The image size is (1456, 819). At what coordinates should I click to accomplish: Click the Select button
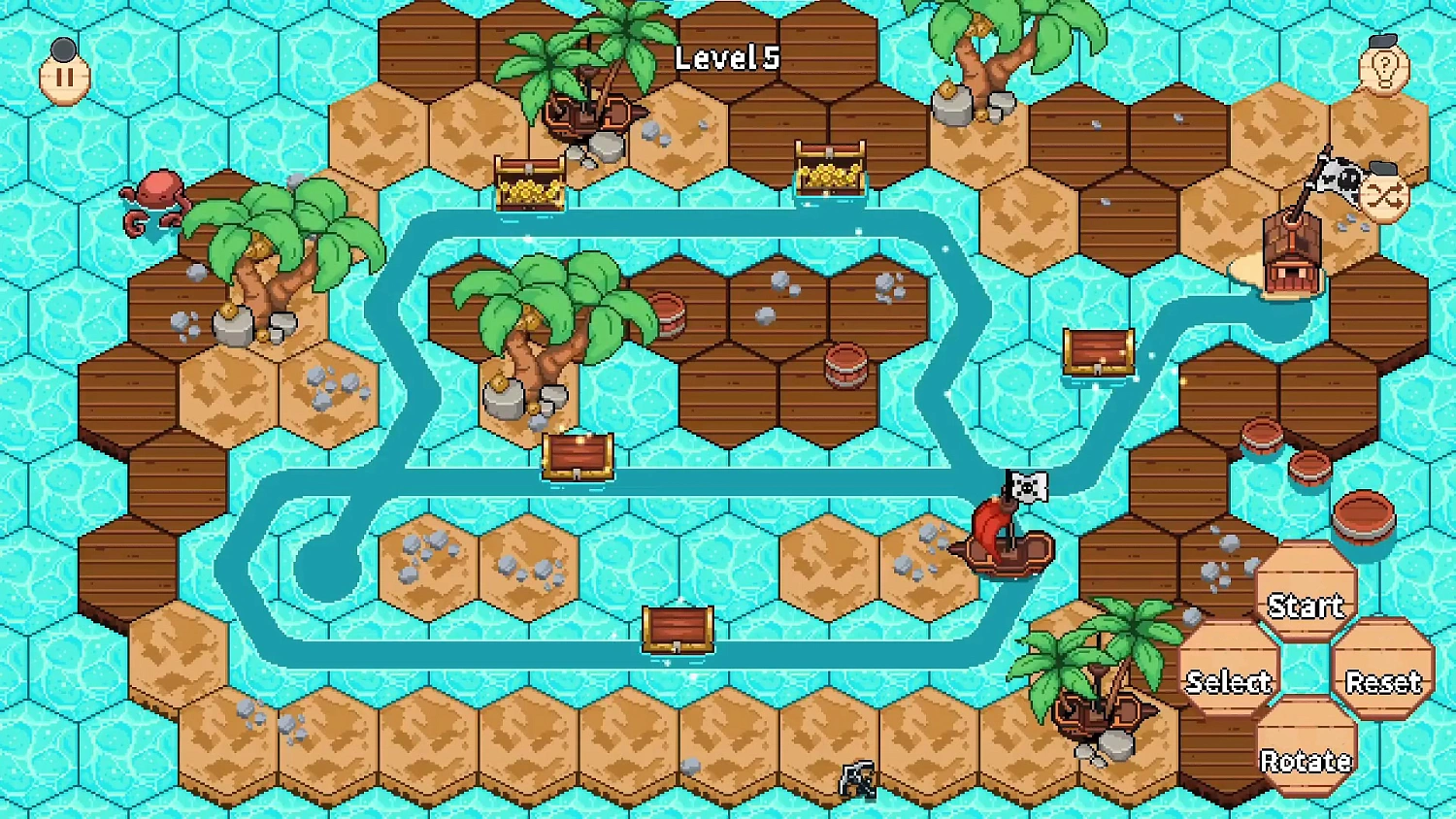coord(1230,682)
